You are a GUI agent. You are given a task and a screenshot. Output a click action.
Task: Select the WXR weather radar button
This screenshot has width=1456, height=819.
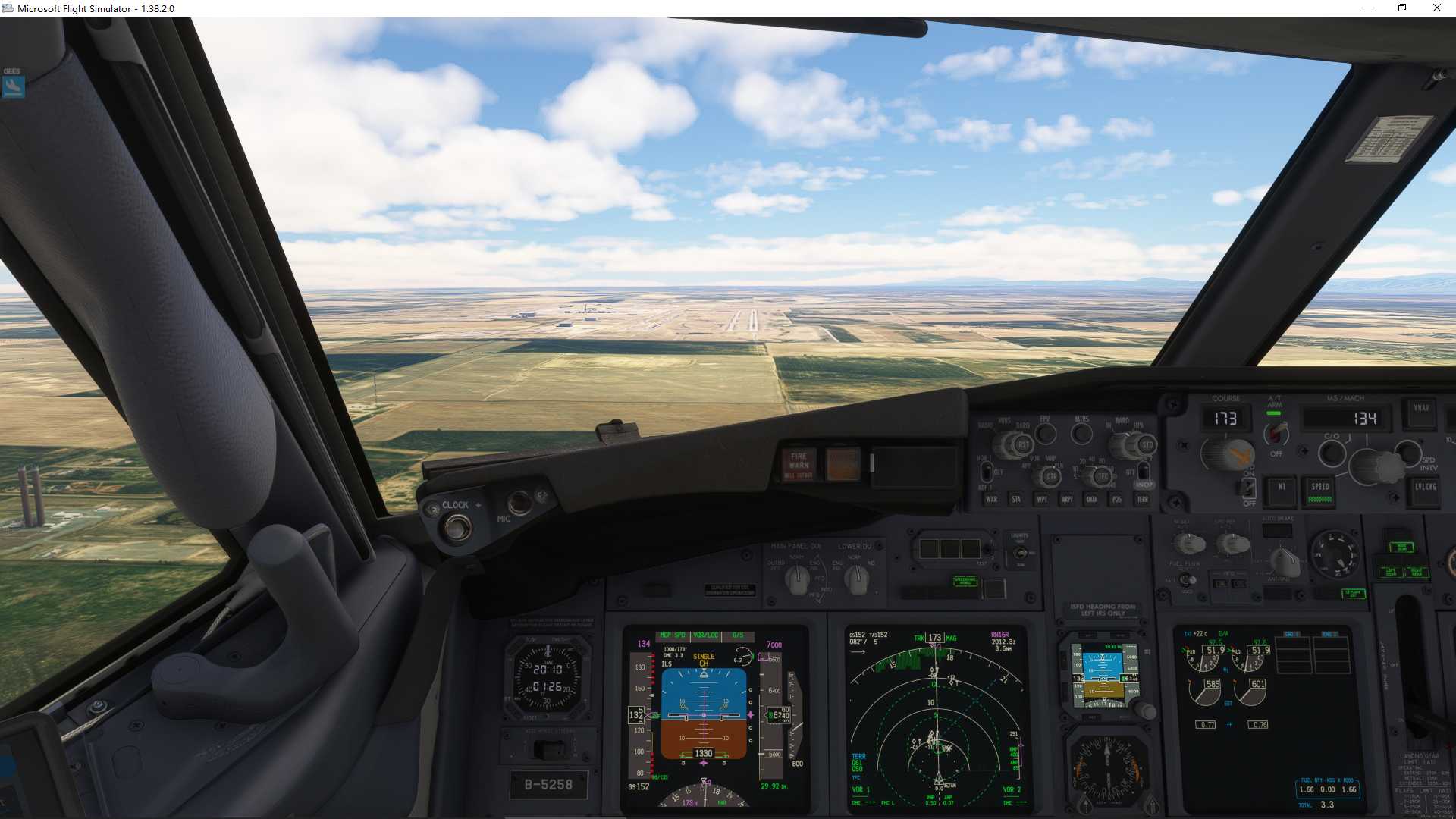click(x=992, y=499)
